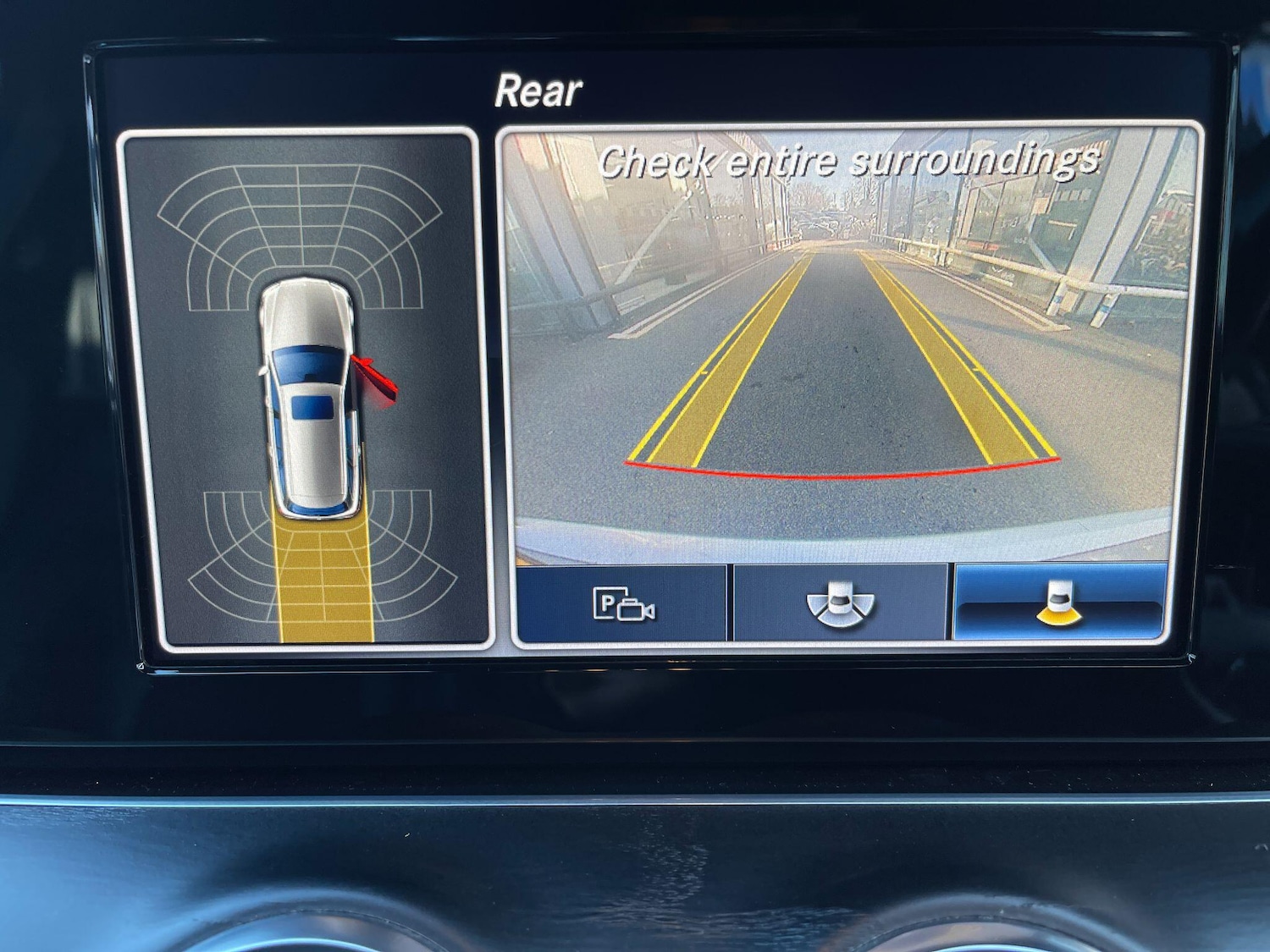Select the parking camera P icon button
Viewport: 1270px width, 952px height.
(x=622, y=604)
